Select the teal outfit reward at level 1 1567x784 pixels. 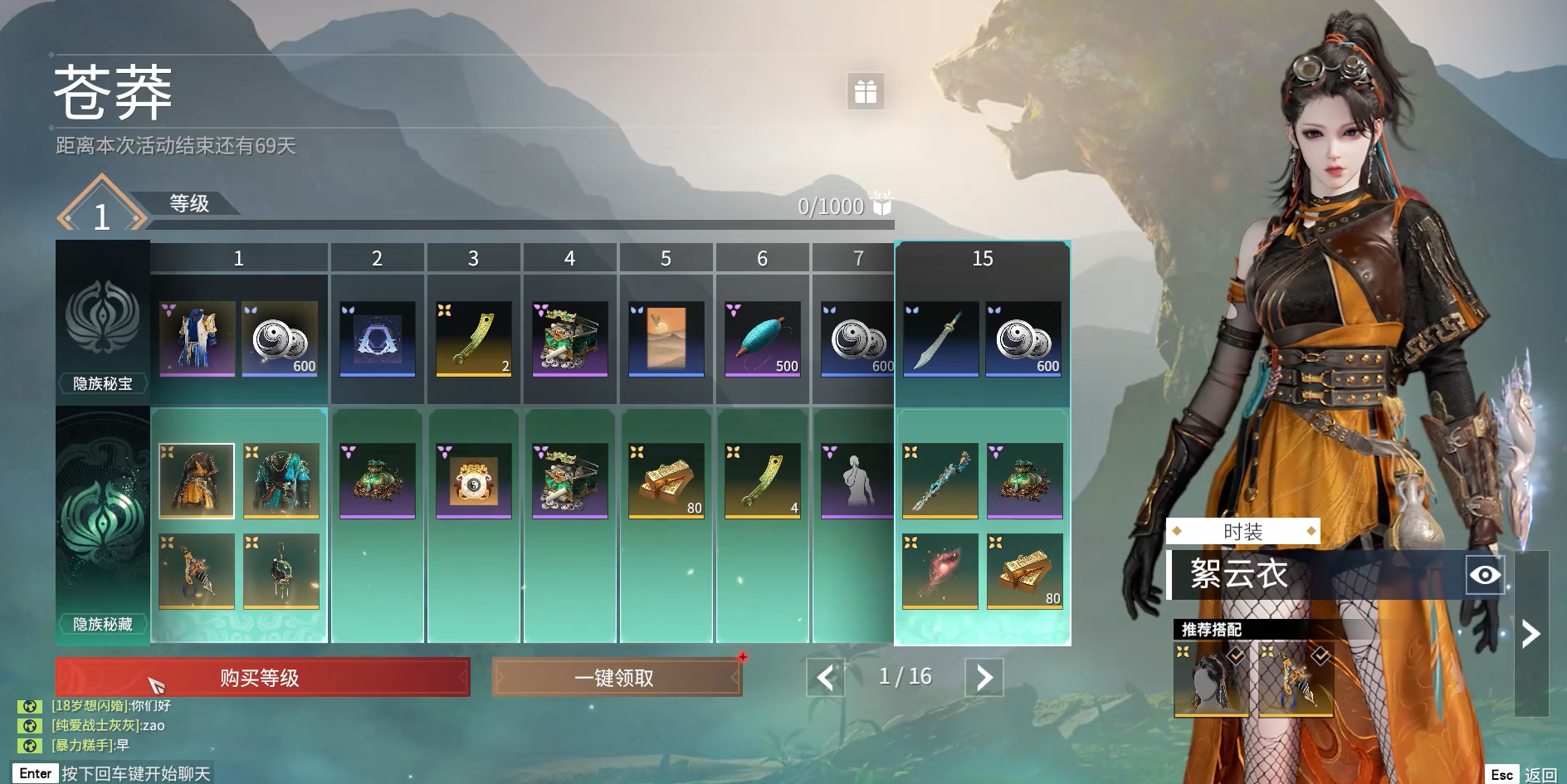point(281,481)
